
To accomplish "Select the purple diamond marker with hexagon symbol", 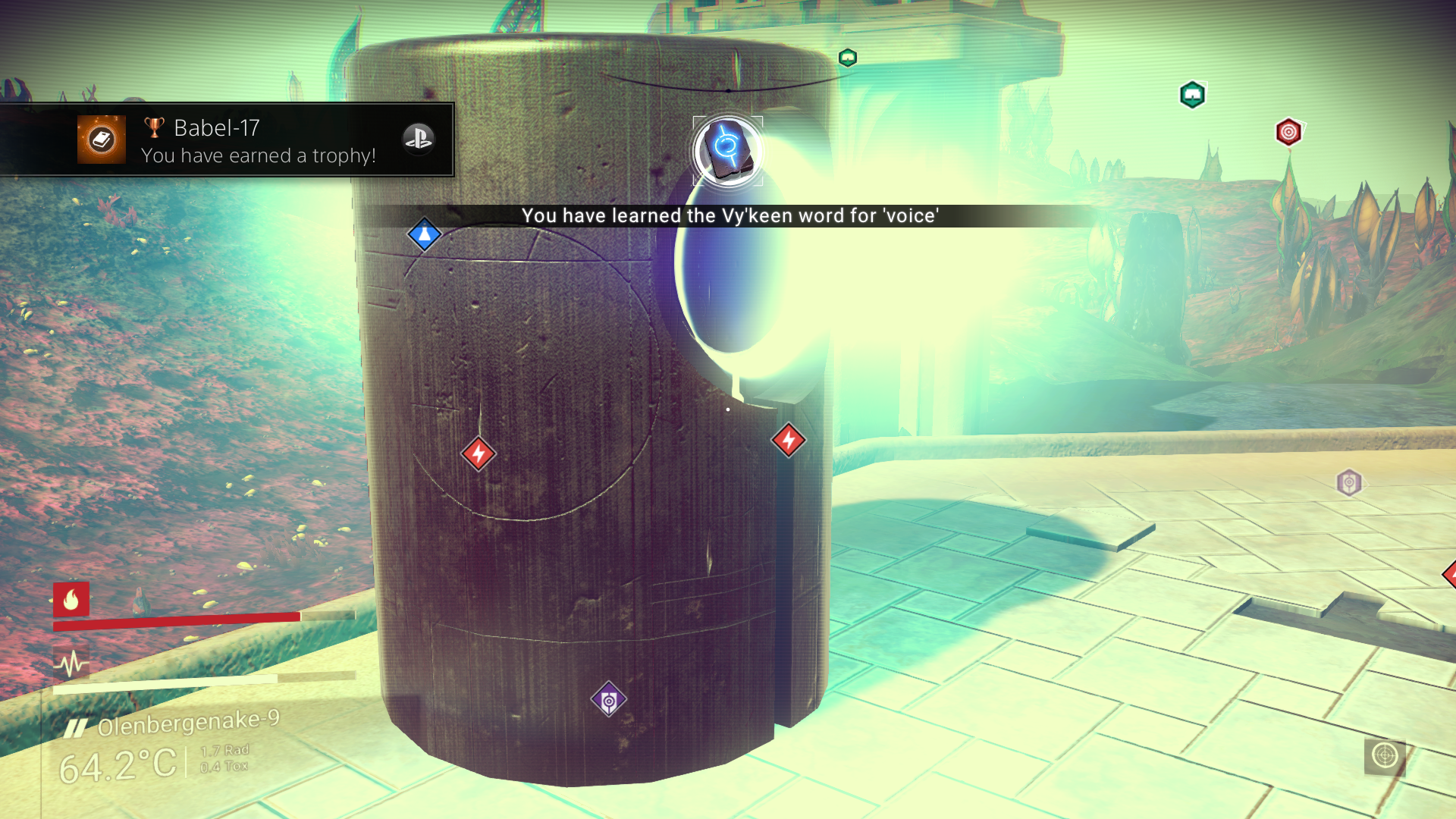I will [x=608, y=700].
